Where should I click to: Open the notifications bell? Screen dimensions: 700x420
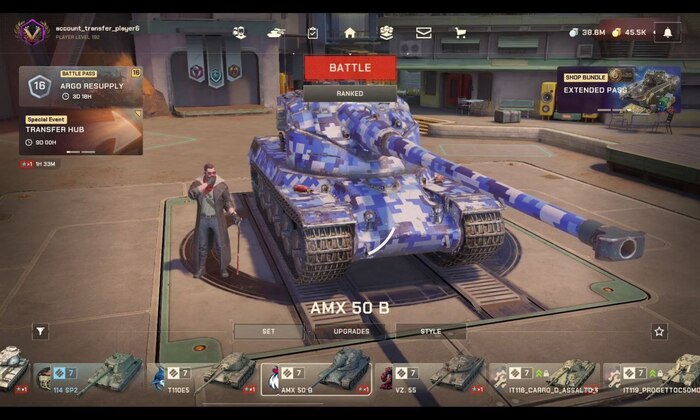(x=668, y=32)
